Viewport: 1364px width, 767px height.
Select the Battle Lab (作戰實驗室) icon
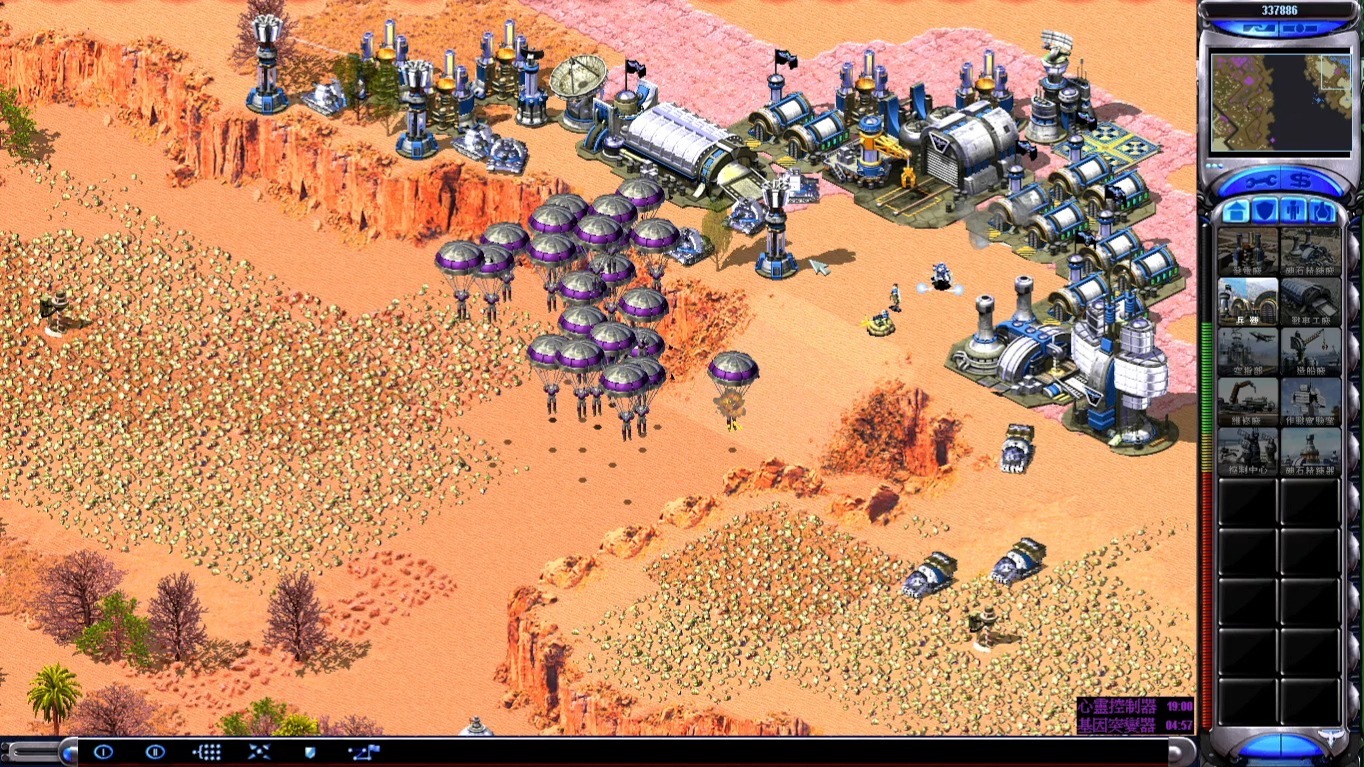[x=1310, y=401]
